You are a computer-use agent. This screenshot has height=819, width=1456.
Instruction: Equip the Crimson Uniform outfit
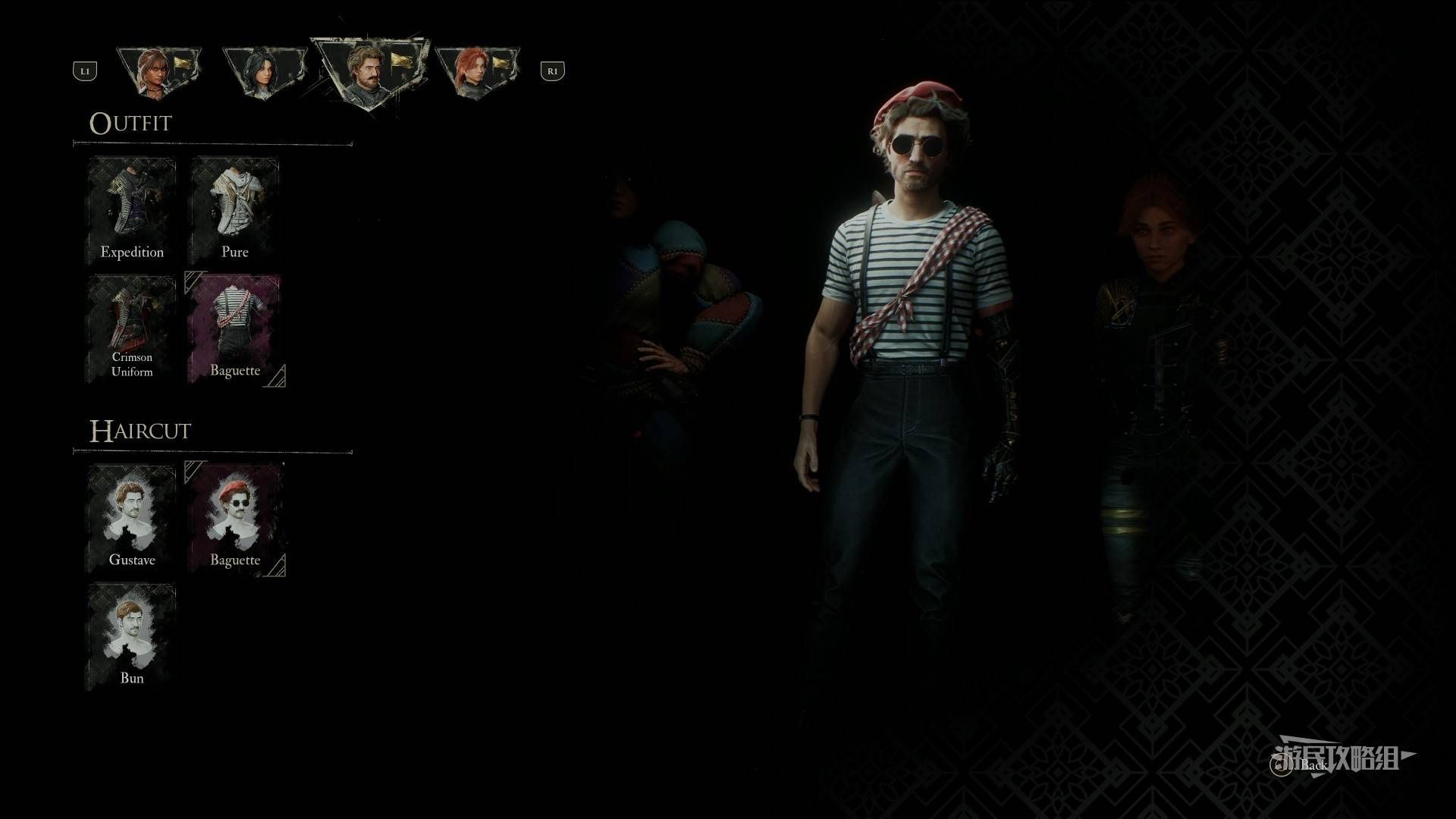pyautogui.click(x=132, y=328)
